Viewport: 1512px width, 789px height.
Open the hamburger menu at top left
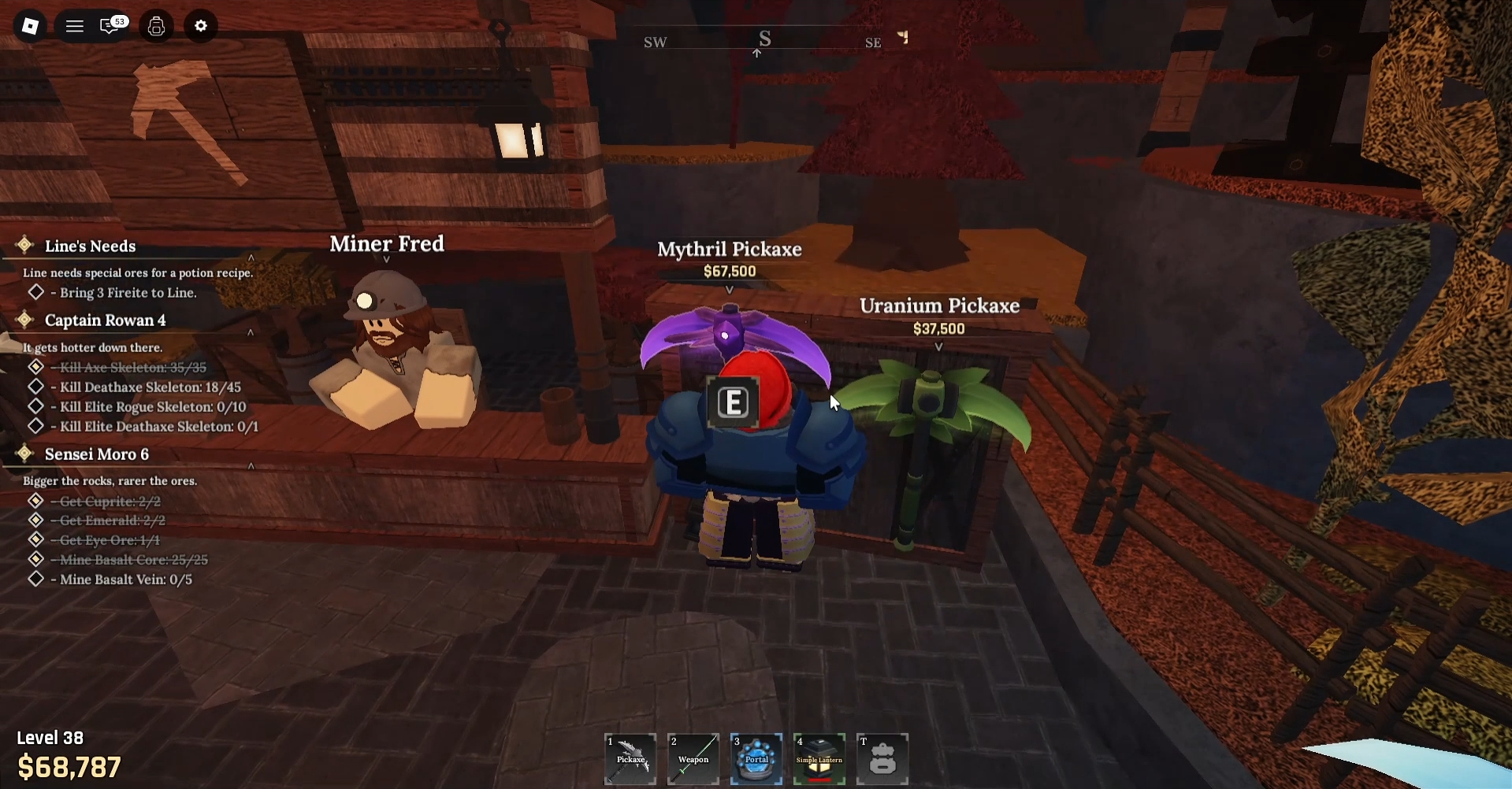74,26
